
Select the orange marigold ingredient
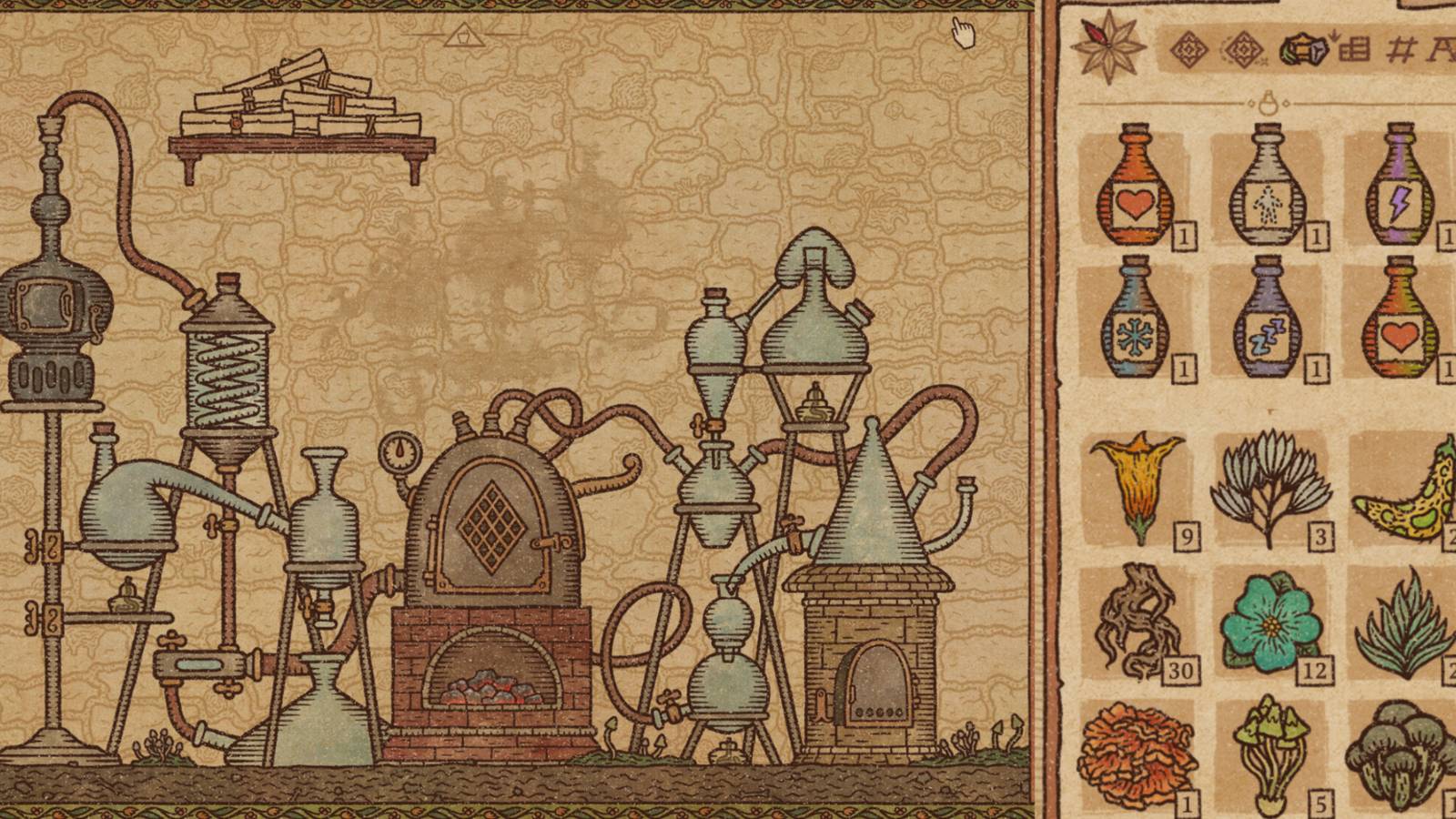click(1139, 755)
